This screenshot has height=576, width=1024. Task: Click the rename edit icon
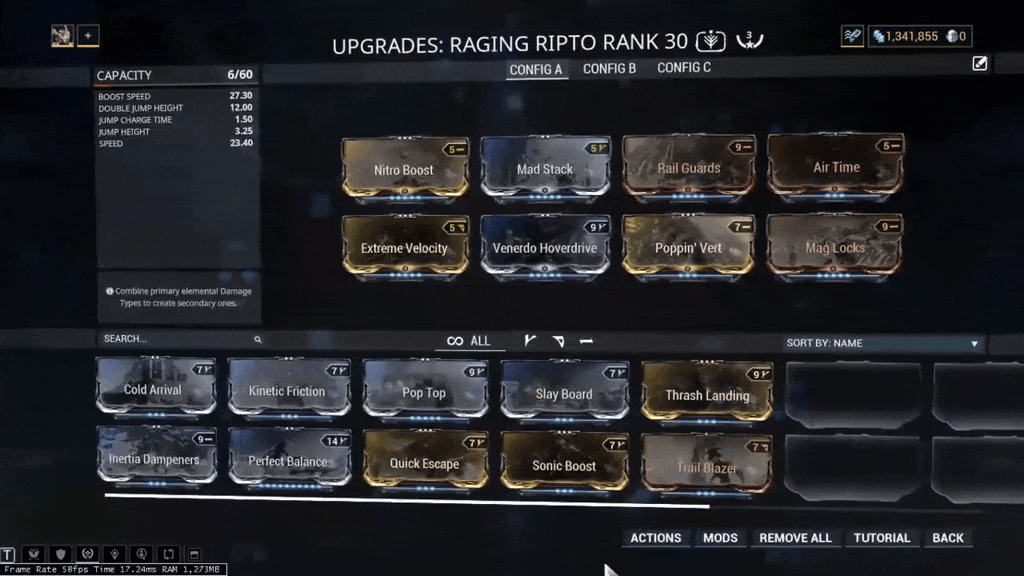point(980,64)
